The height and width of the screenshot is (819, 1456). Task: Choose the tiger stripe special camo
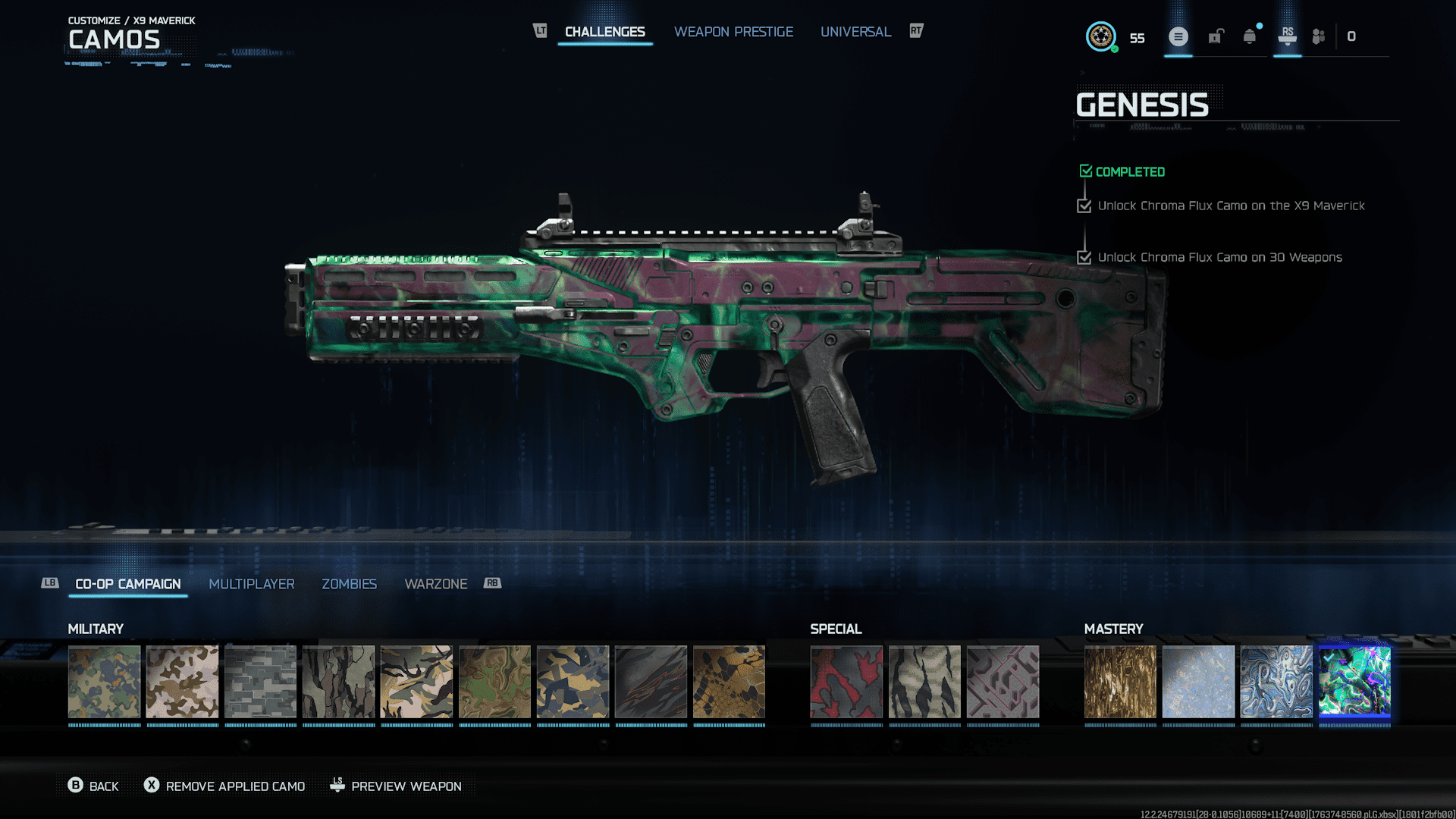pos(924,682)
